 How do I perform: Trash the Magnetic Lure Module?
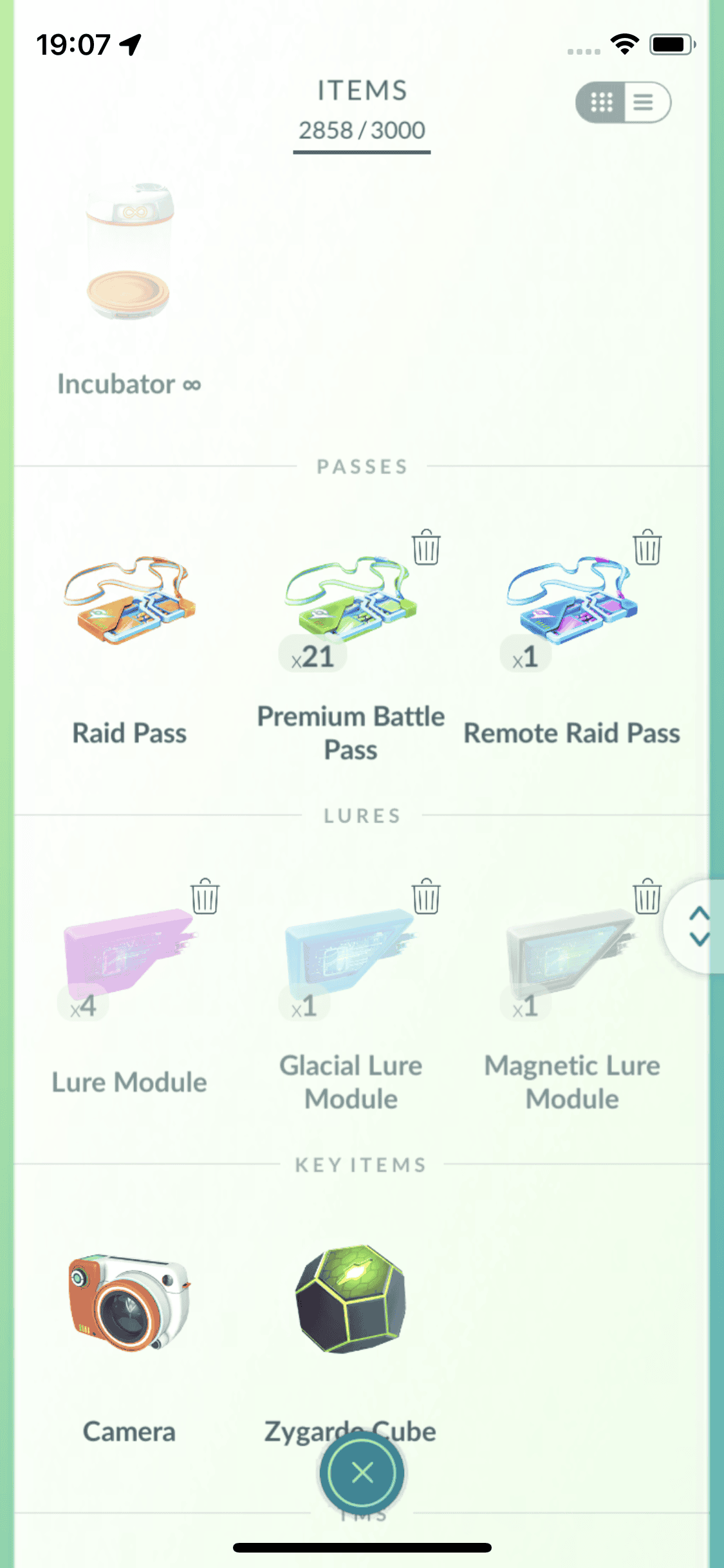click(x=647, y=896)
